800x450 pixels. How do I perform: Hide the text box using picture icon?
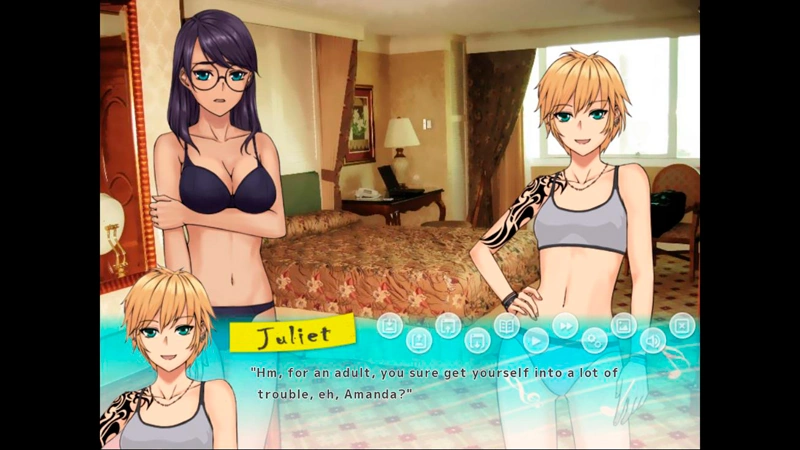(623, 325)
